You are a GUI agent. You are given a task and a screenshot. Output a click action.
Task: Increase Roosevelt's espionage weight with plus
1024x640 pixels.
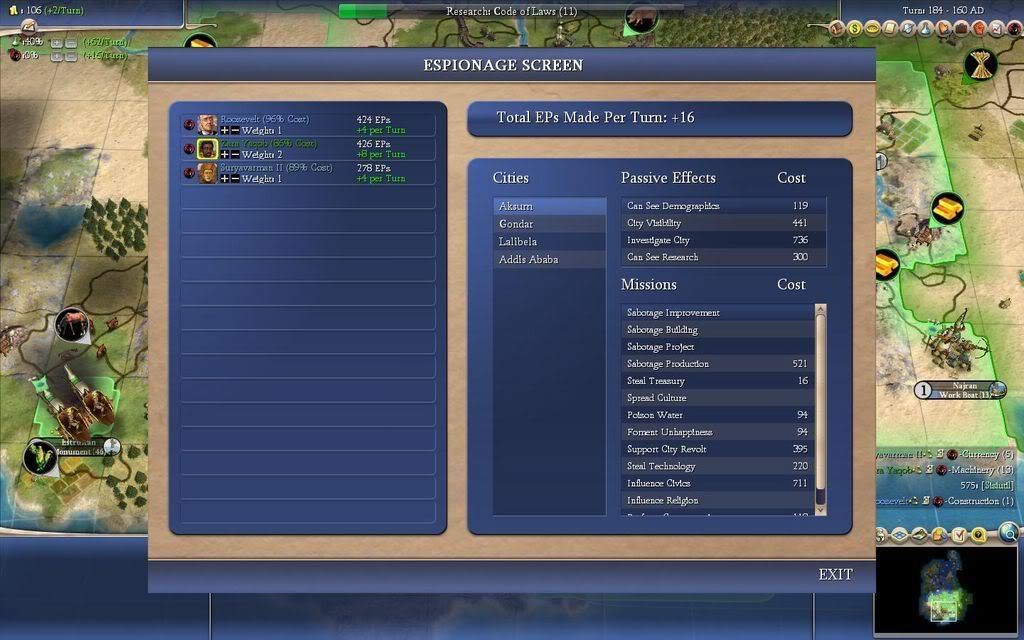point(224,131)
